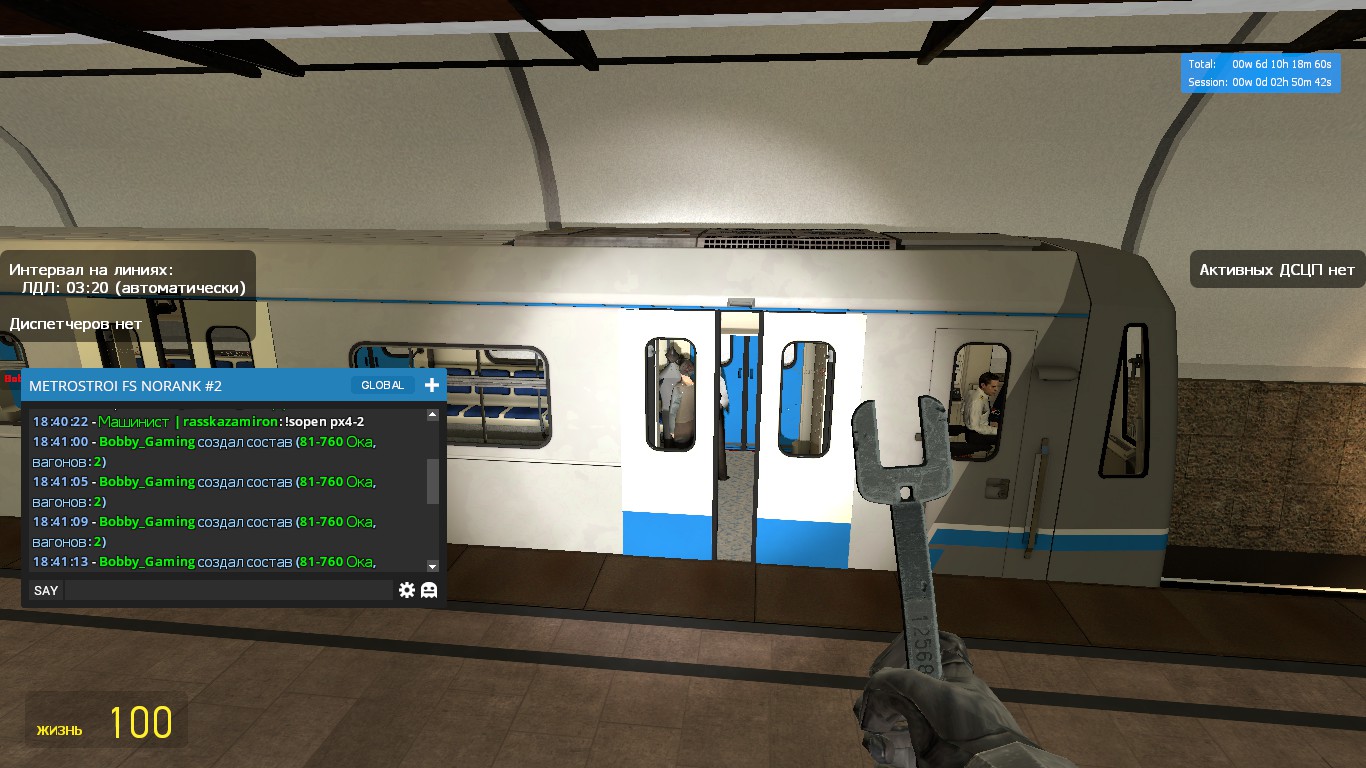Screen dimensions: 1366x768
Task: Click the chat scrollbar up arrow
Action: click(432, 414)
